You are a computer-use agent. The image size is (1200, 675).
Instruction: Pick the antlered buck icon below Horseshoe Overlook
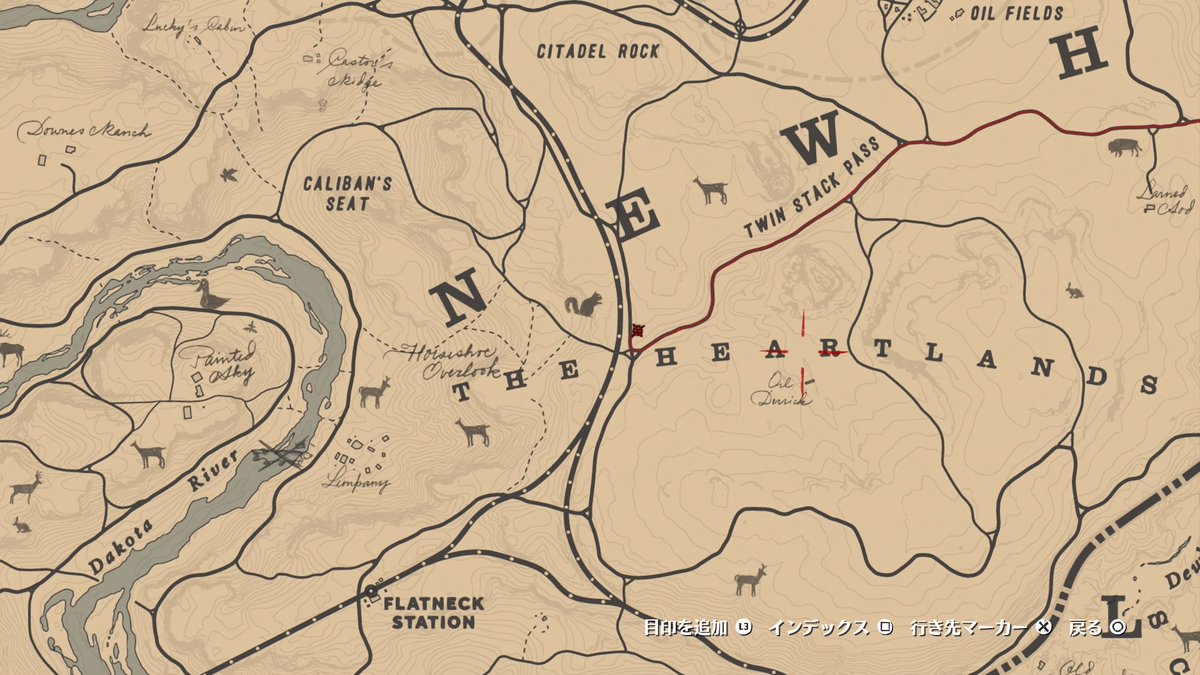coord(374,392)
